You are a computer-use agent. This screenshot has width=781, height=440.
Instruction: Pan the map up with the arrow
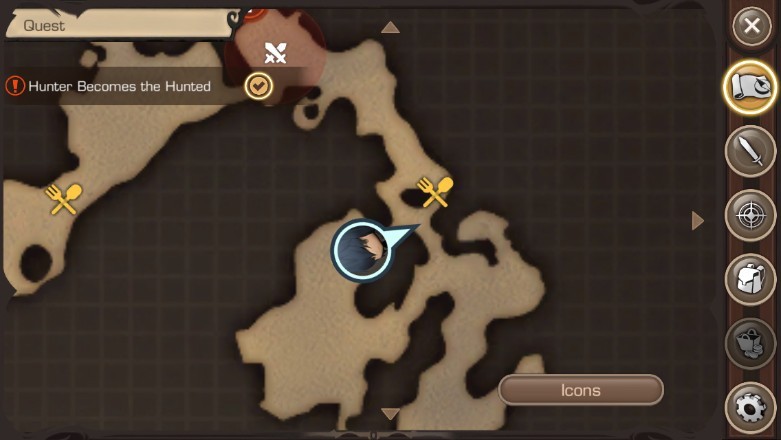click(x=390, y=27)
